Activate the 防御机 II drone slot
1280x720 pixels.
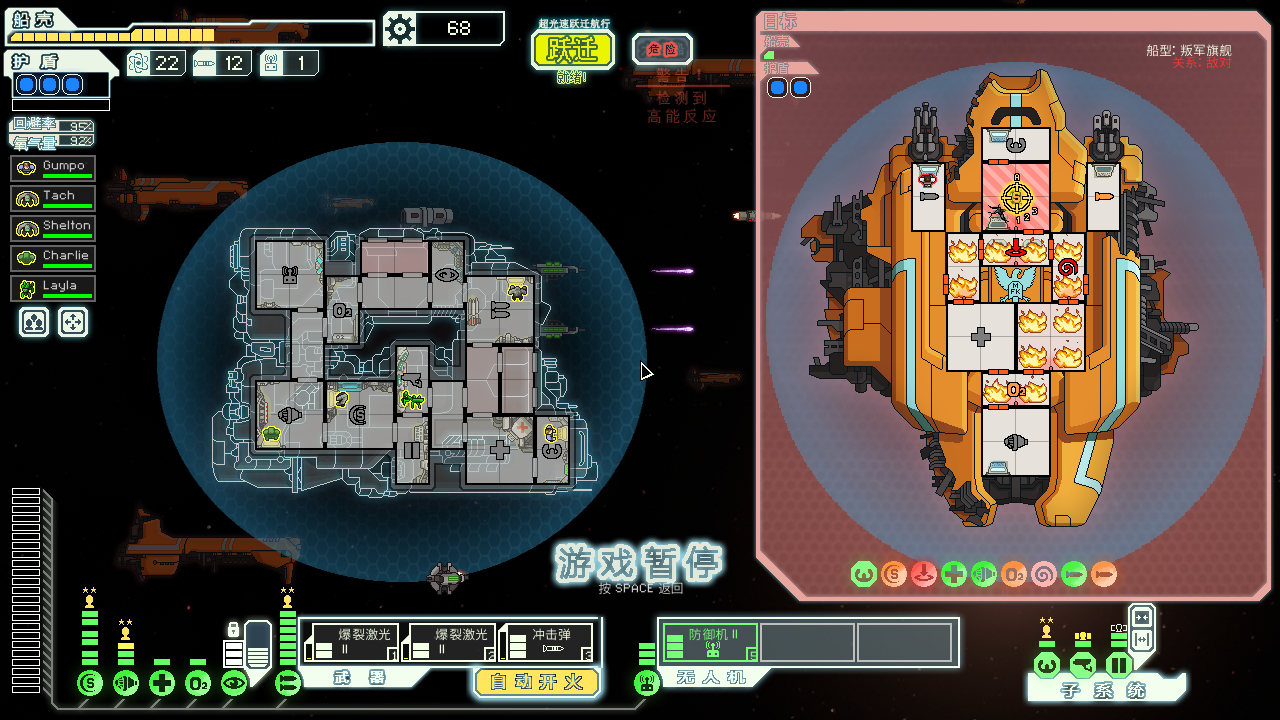(x=707, y=642)
